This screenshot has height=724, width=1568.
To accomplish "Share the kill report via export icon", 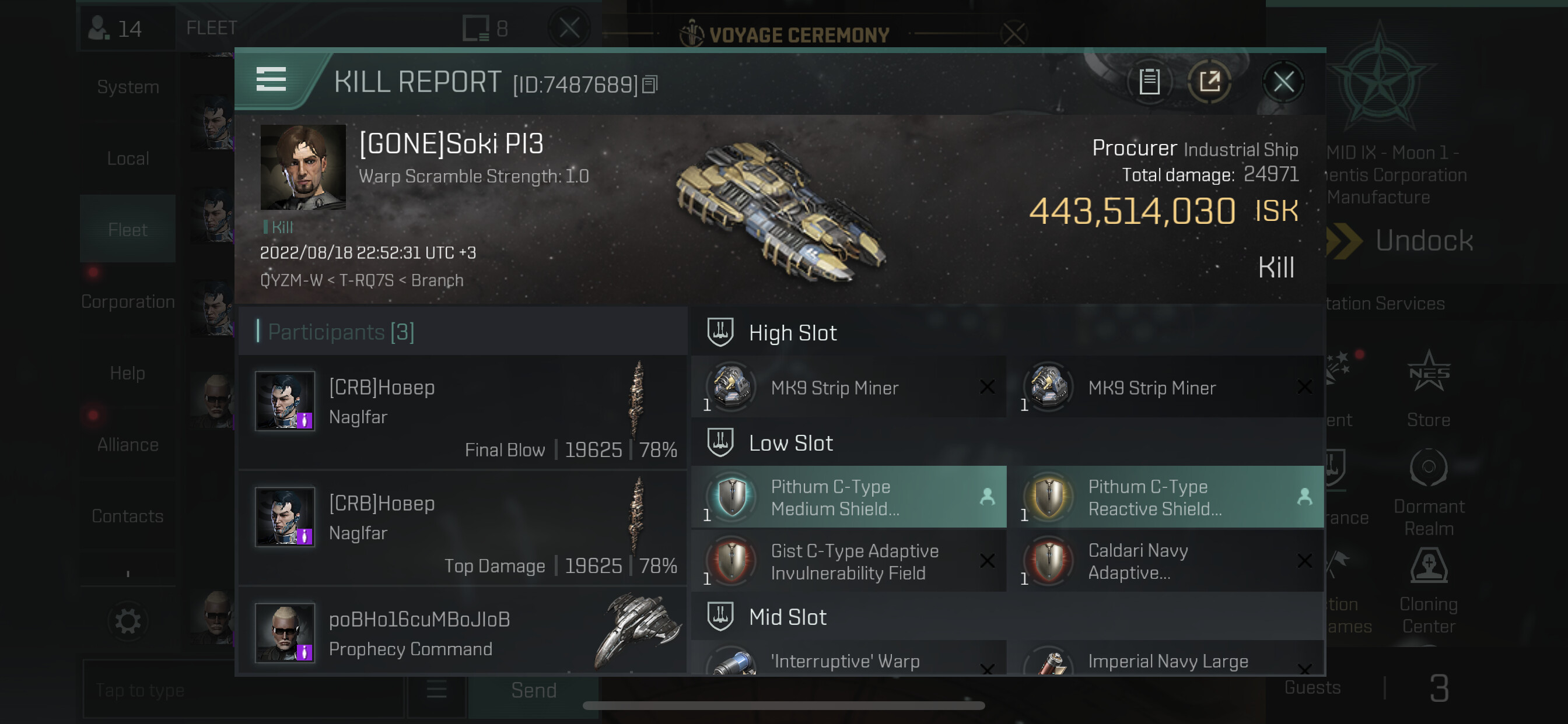I will click(x=1209, y=82).
